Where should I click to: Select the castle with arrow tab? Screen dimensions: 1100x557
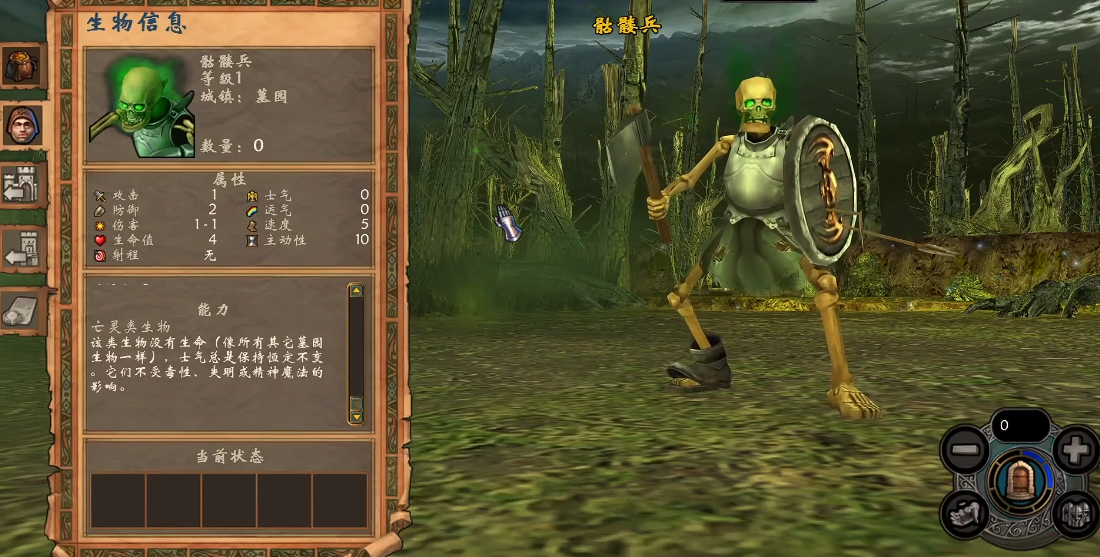click(21, 187)
